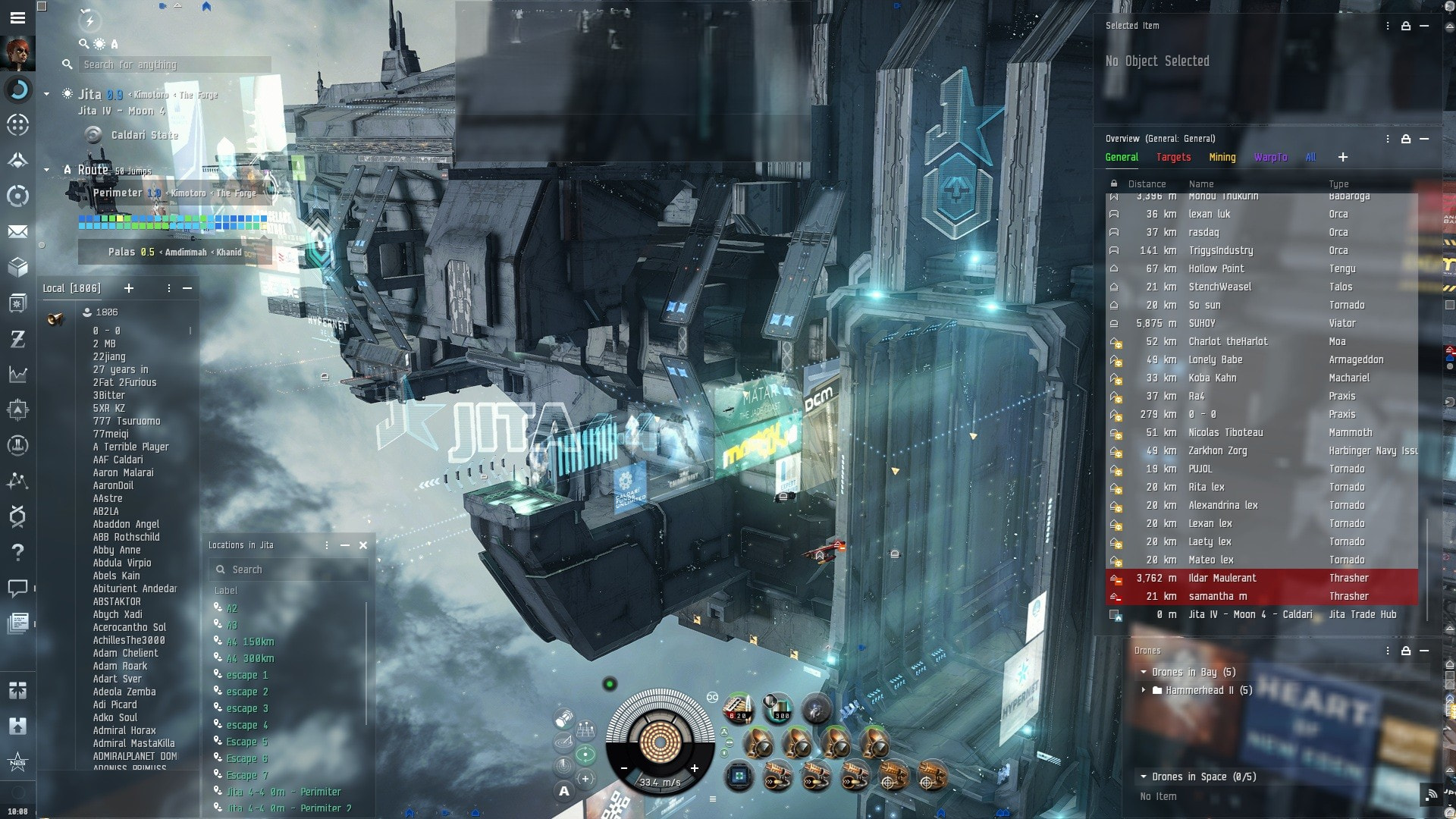Screen dimensions: 1456x819
Task: Switch to the Targets overview tab
Action: point(1173,158)
